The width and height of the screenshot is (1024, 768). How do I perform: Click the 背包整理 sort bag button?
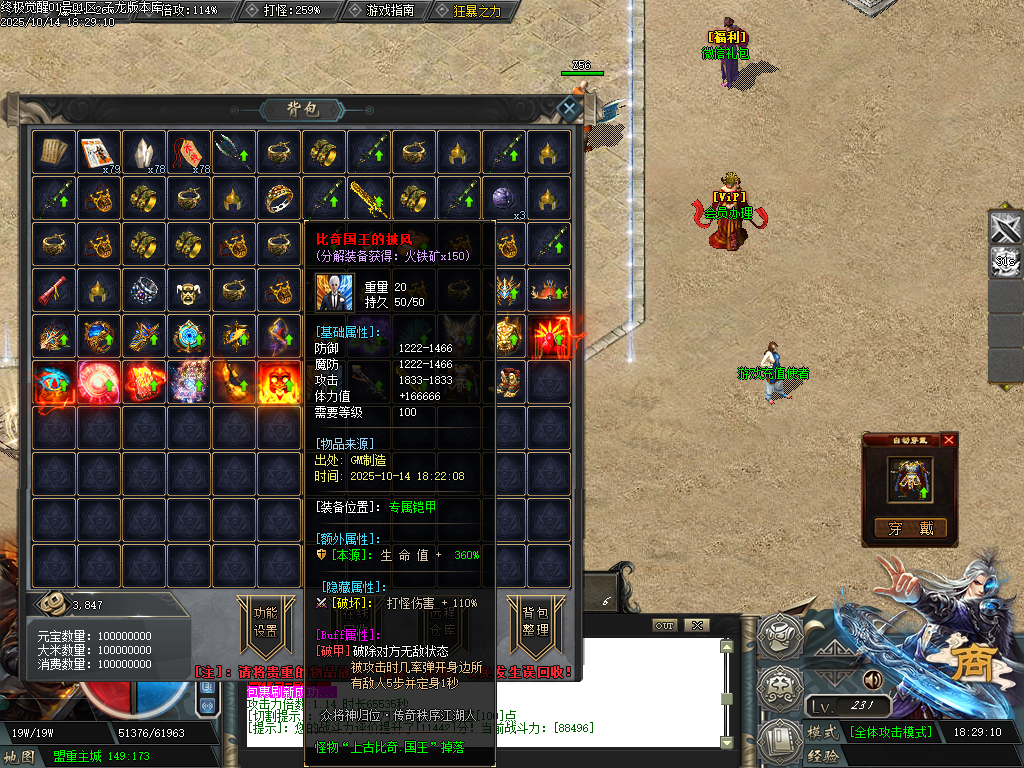535,621
